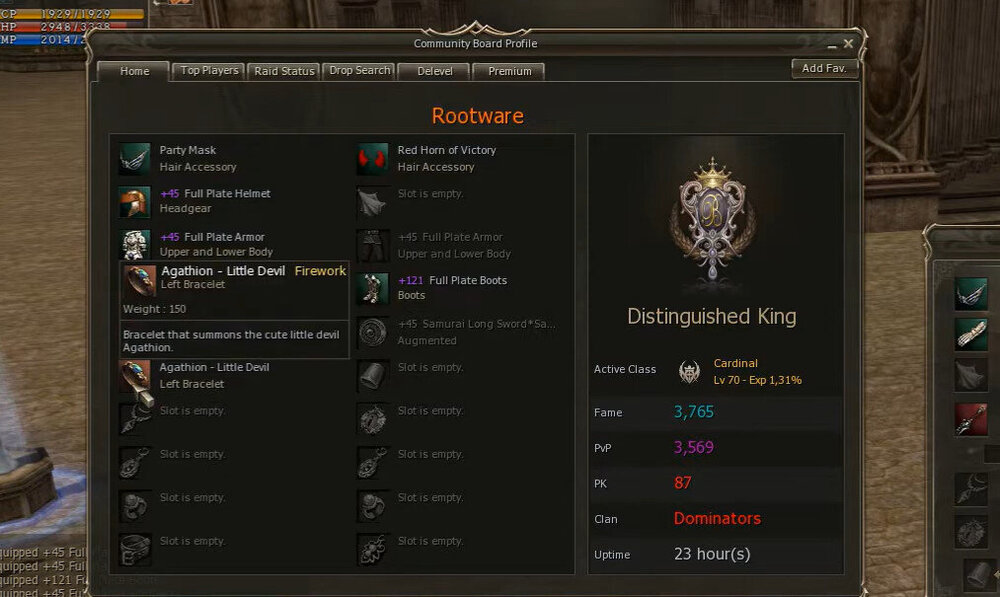The width and height of the screenshot is (1000, 597).
Task: Select the Red Horn of Victory slot
Action: (x=373, y=158)
